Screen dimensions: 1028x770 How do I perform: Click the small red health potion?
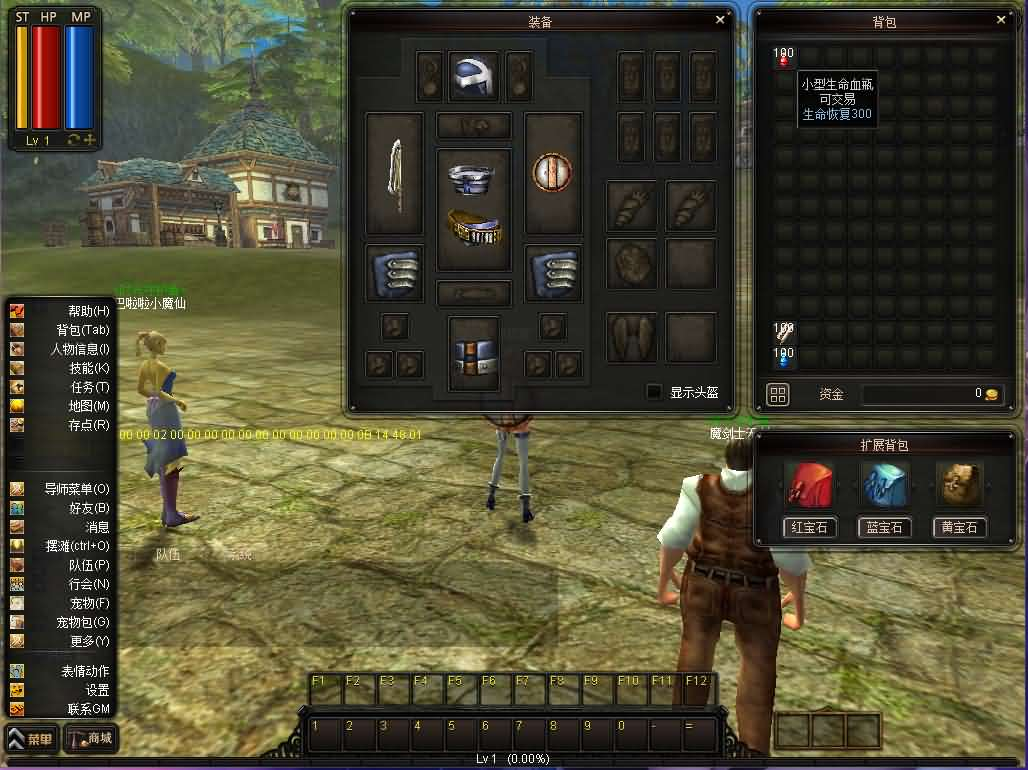point(783,57)
